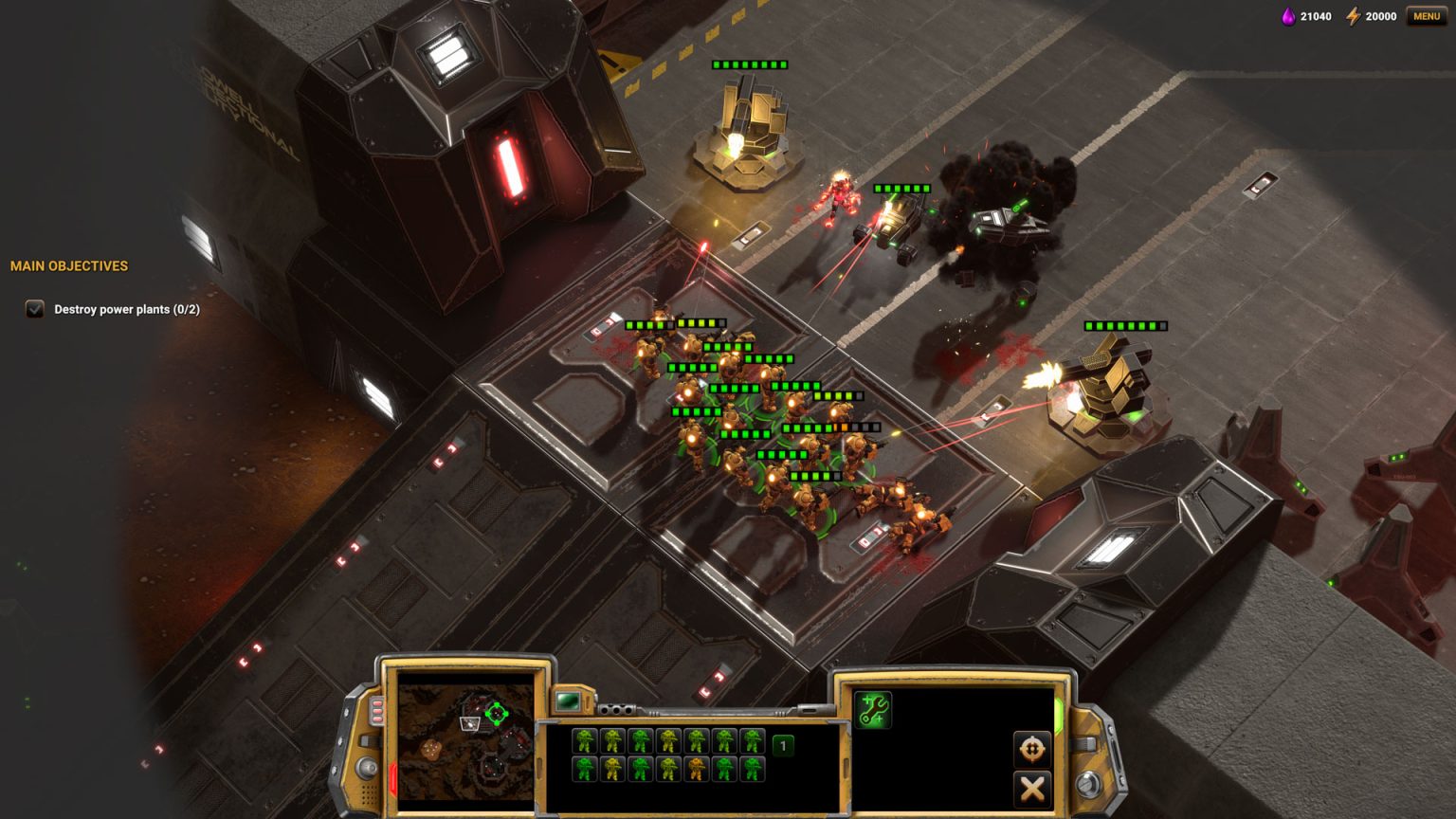Select the orange damaged marine portrait
Image resolution: width=1456 pixels, height=819 pixels.
(x=697, y=769)
